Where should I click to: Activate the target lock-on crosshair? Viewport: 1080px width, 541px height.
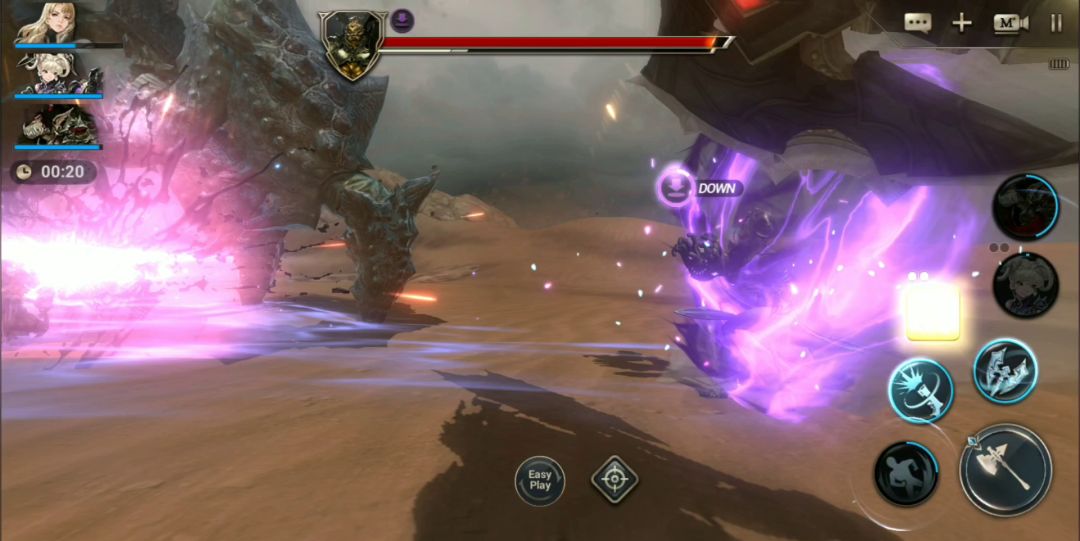(615, 480)
